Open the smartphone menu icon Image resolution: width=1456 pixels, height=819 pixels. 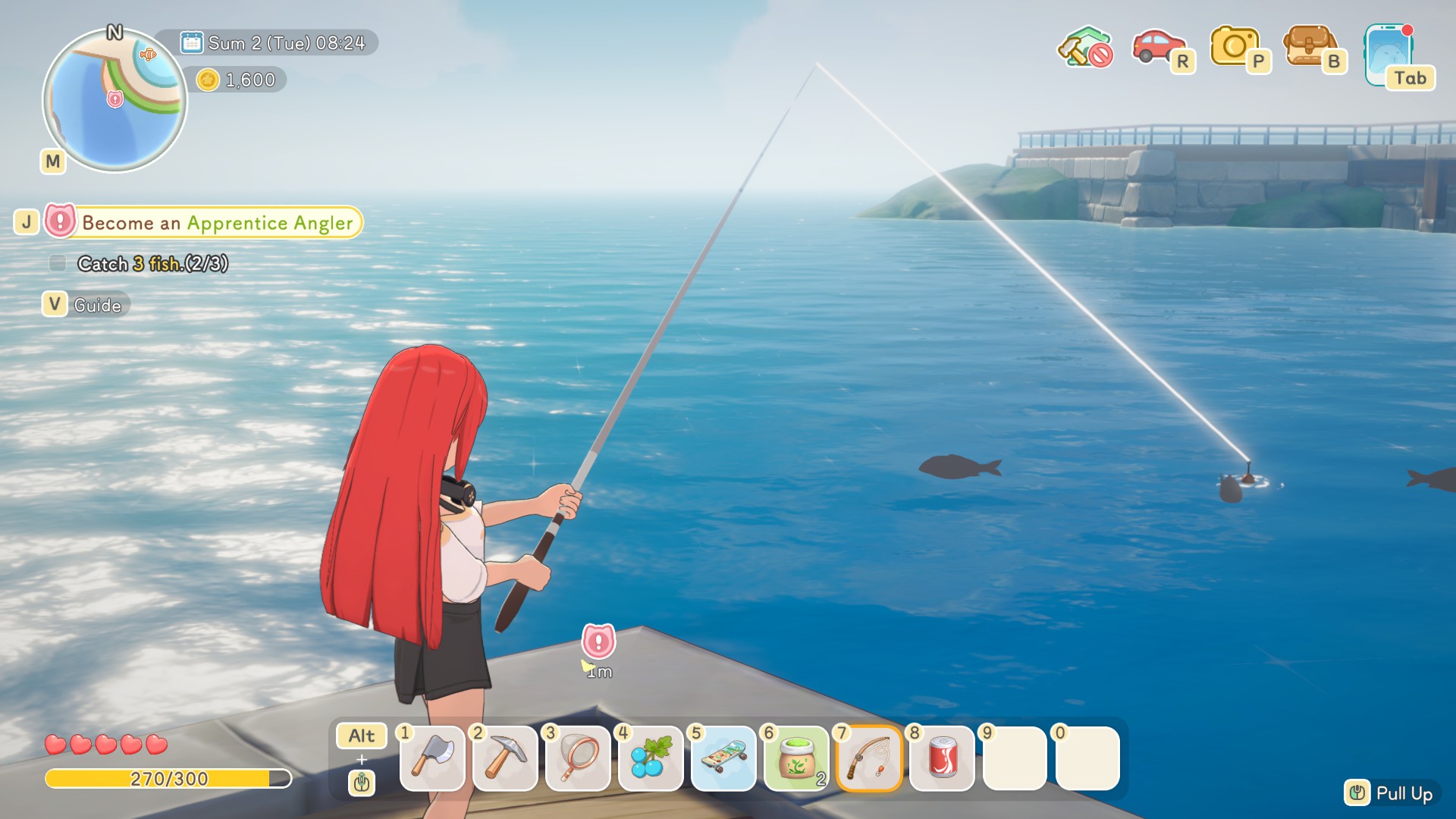pyautogui.click(x=1389, y=55)
